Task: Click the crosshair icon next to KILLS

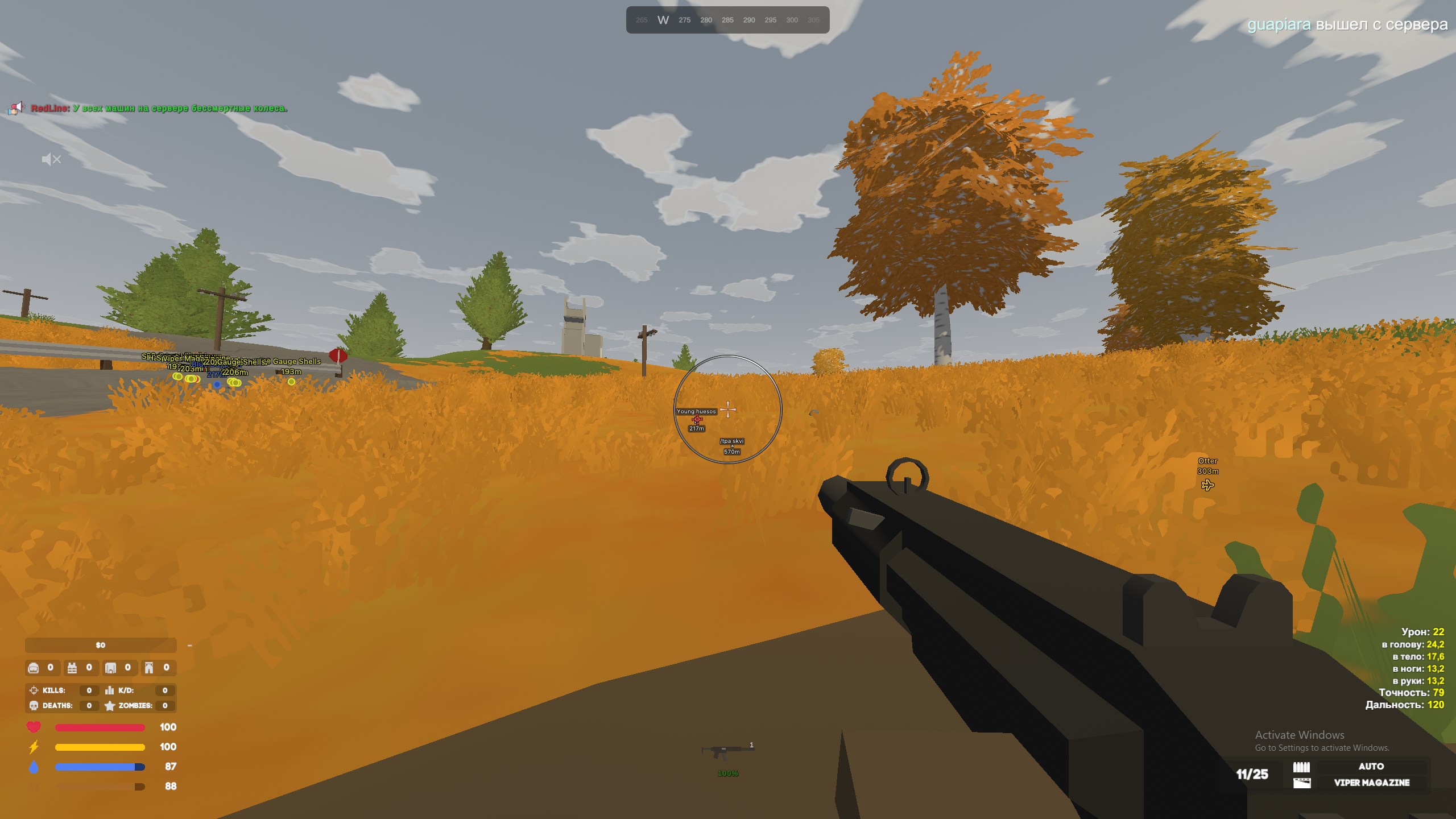Action: click(x=34, y=691)
